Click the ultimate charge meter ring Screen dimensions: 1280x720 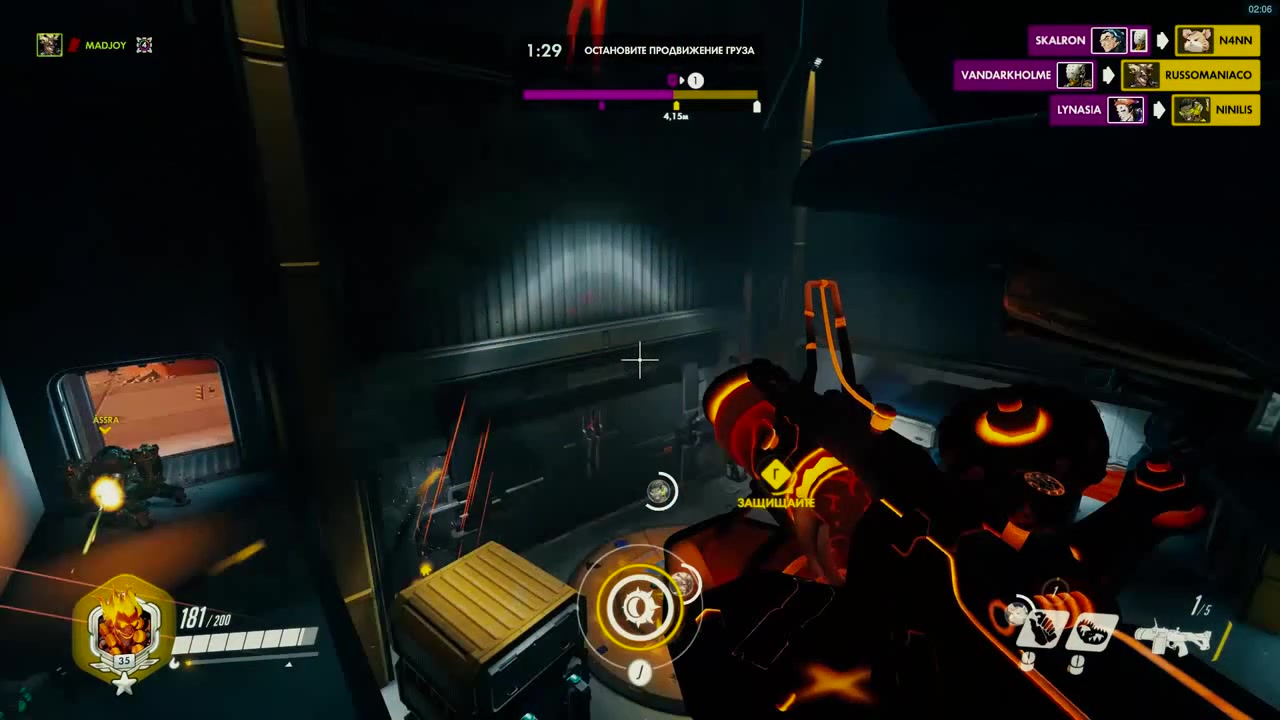tap(640, 607)
